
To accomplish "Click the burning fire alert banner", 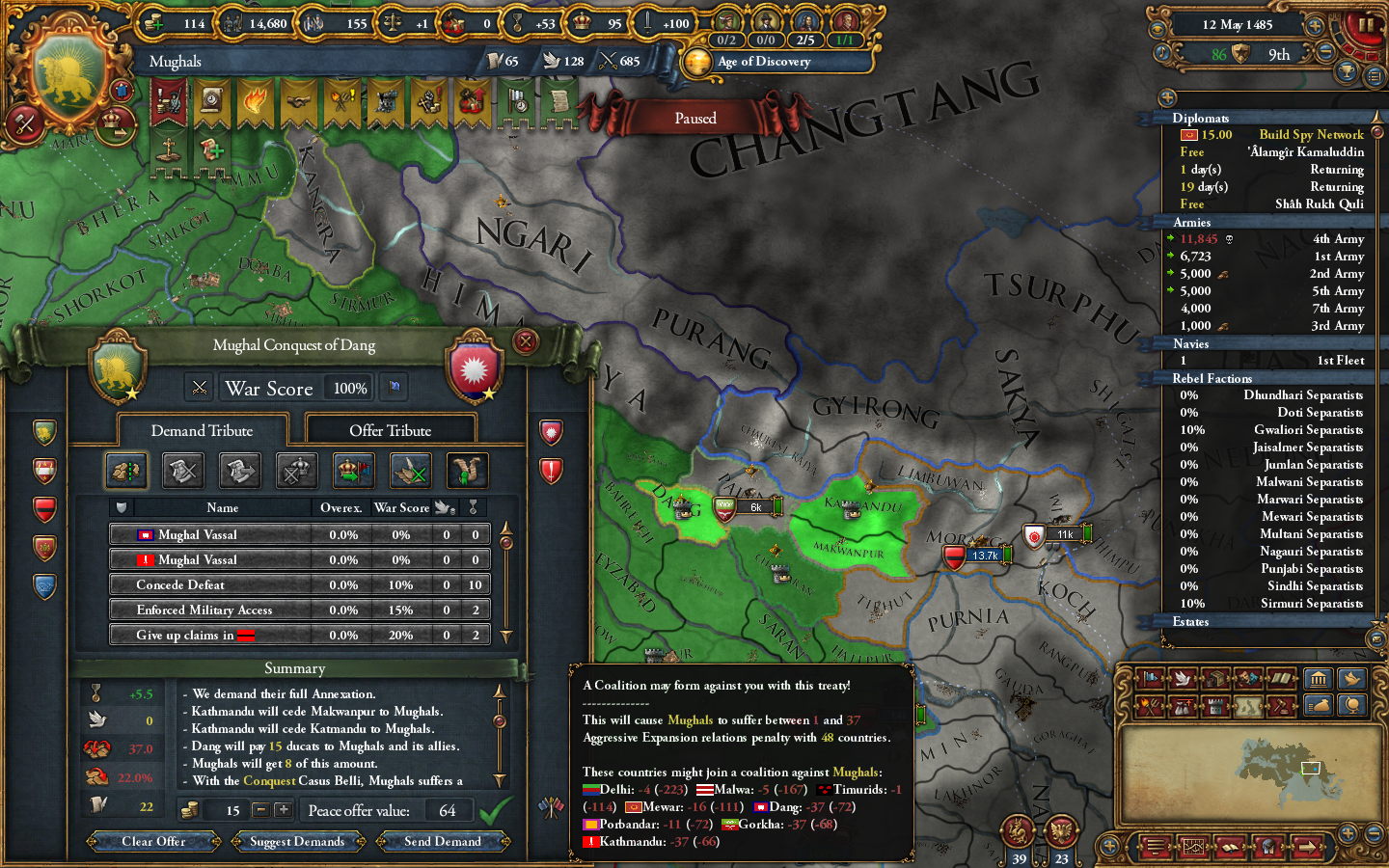I will click(x=257, y=100).
